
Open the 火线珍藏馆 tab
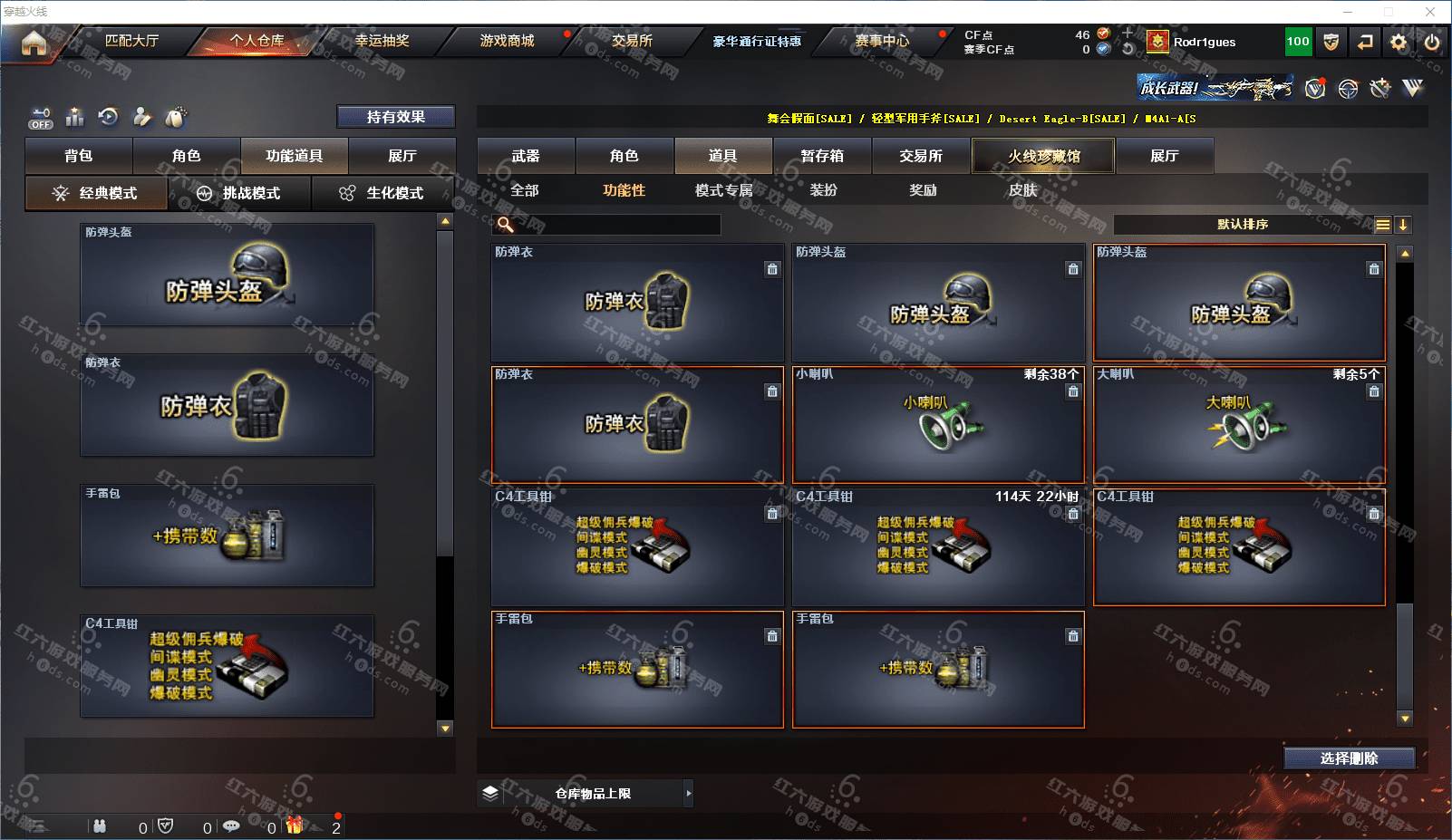(x=1043, y=156)
